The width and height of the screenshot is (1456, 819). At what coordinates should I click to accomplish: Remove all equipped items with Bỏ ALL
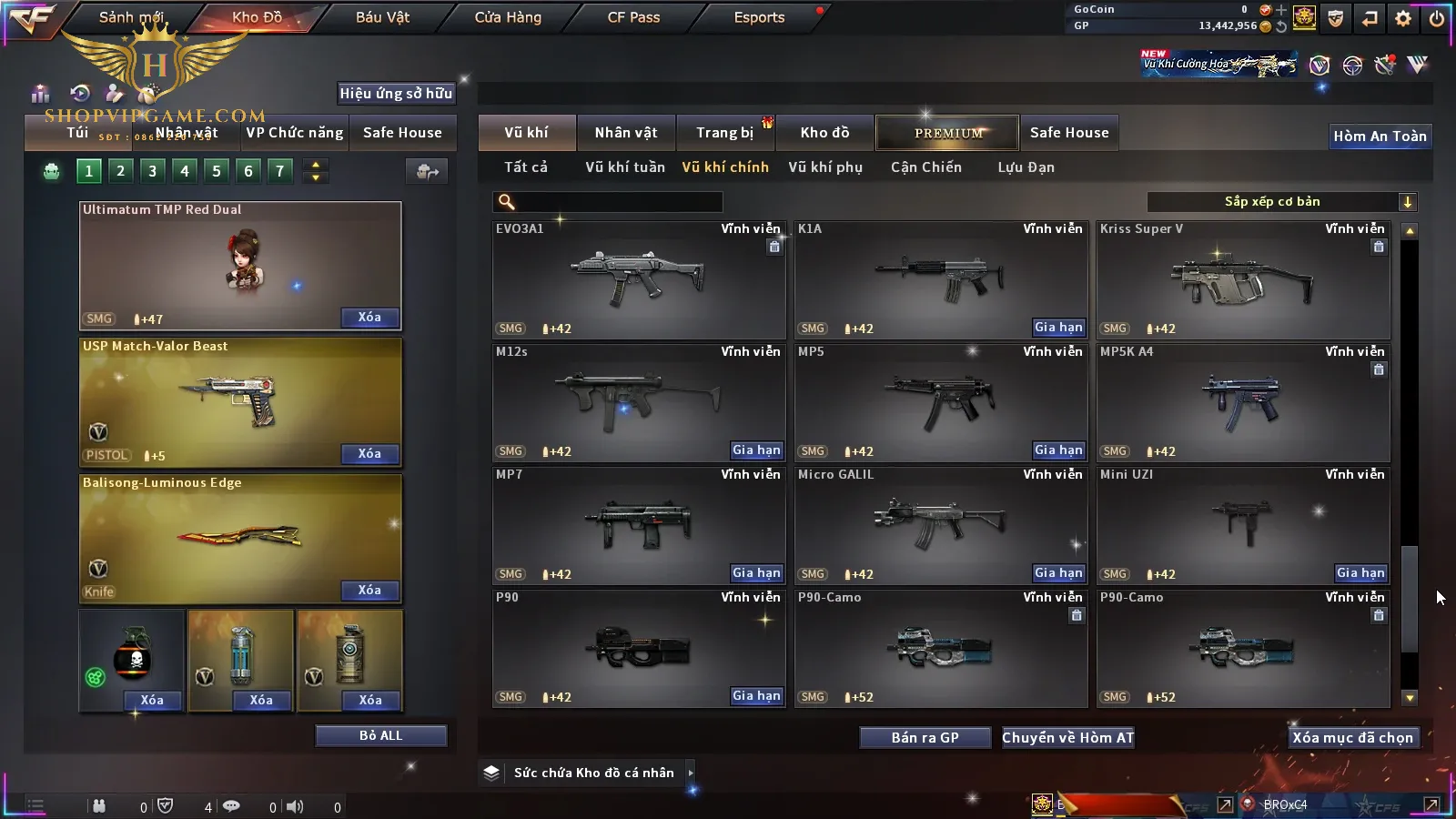(380, 735)
